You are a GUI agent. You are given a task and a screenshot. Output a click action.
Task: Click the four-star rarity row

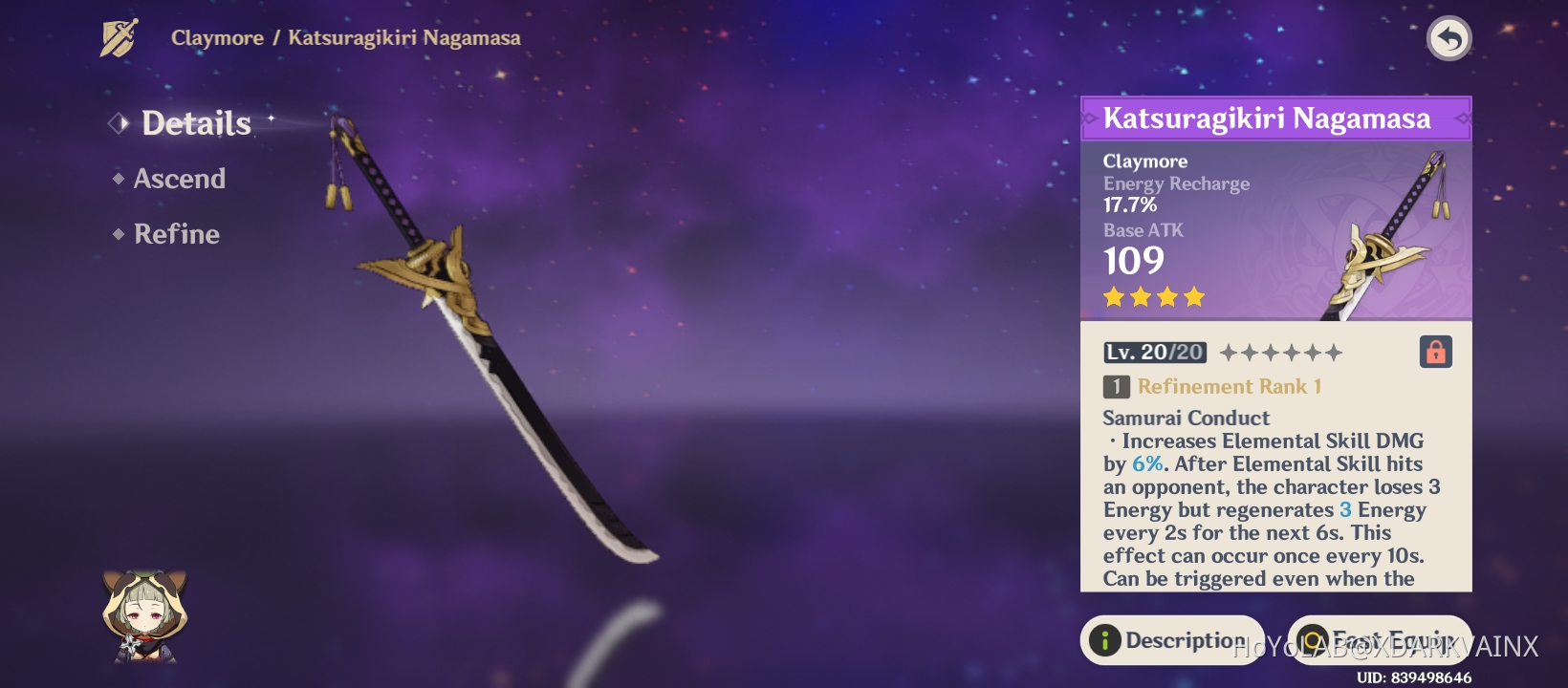1154,297
